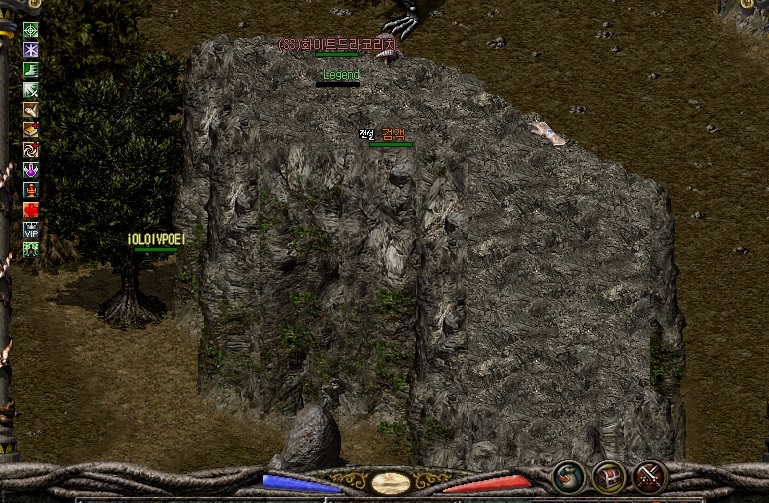Select the red trophy urn icon

point(31,190)
